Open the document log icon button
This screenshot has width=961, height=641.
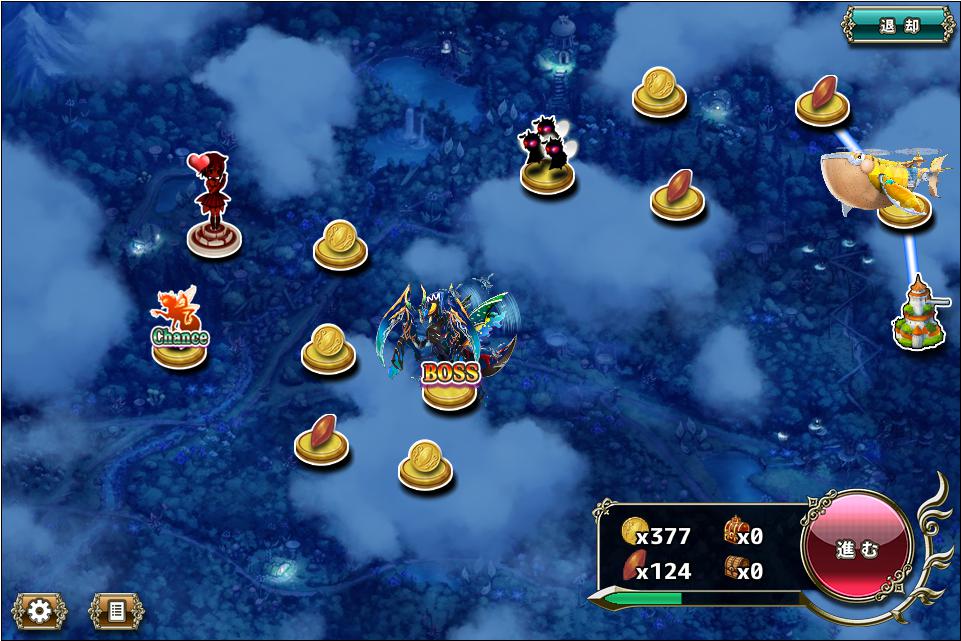(116, 610)
